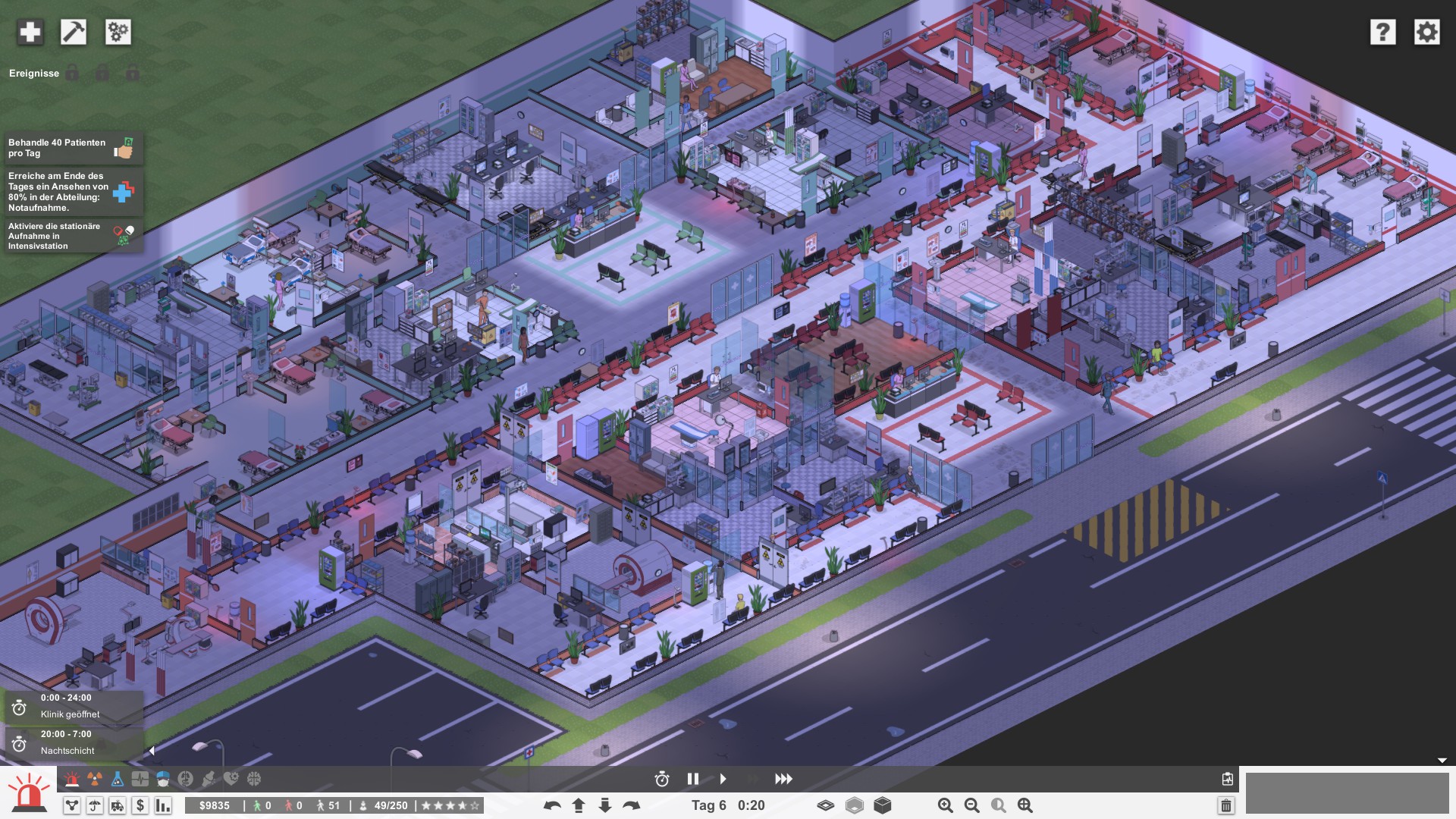This screenshot has width=1456, height=819.
Task: Toggle the layer visibility eye icon
Action: tap(826, 806)
